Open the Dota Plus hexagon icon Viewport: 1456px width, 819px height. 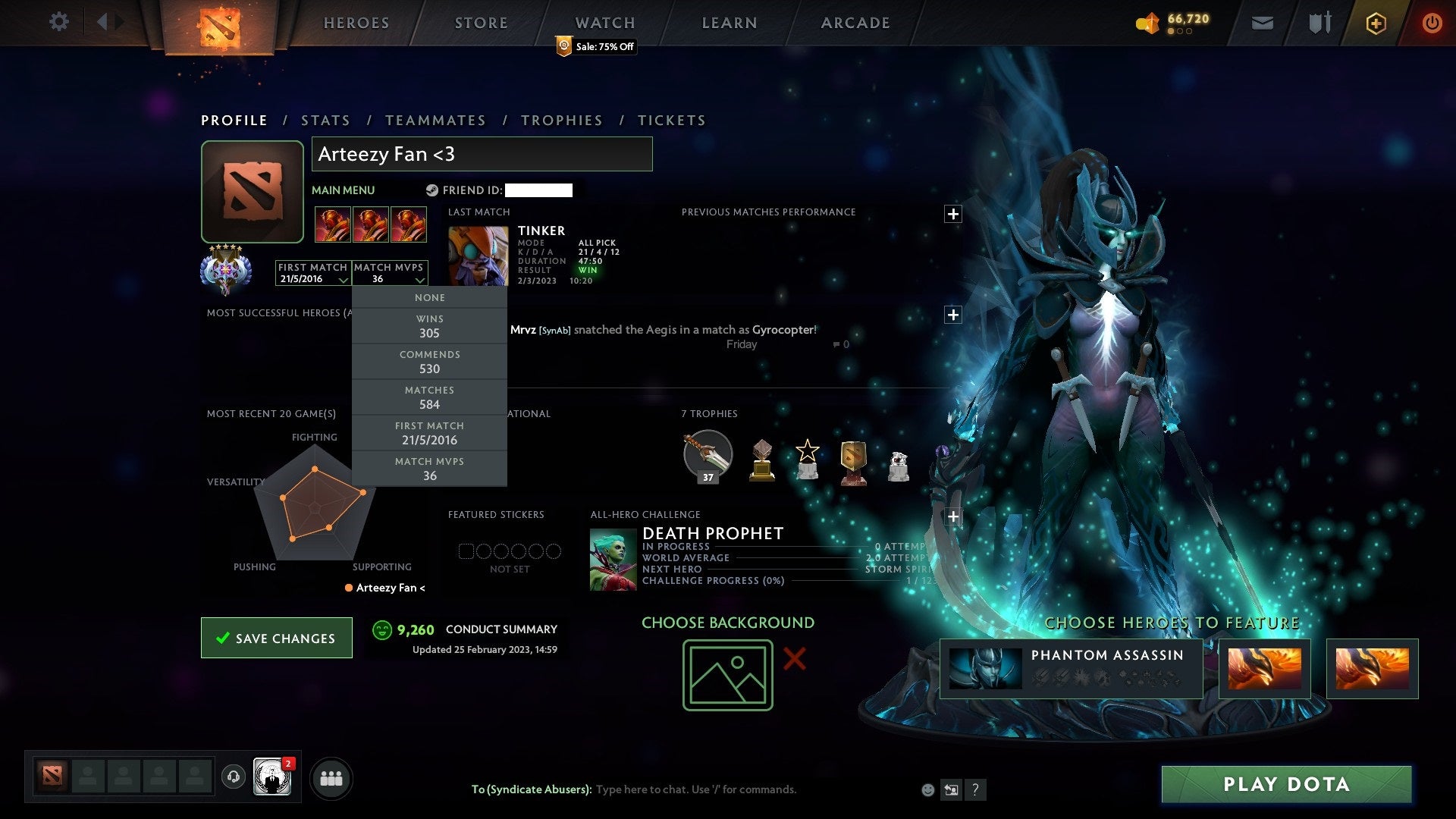tap(1376, 22)
